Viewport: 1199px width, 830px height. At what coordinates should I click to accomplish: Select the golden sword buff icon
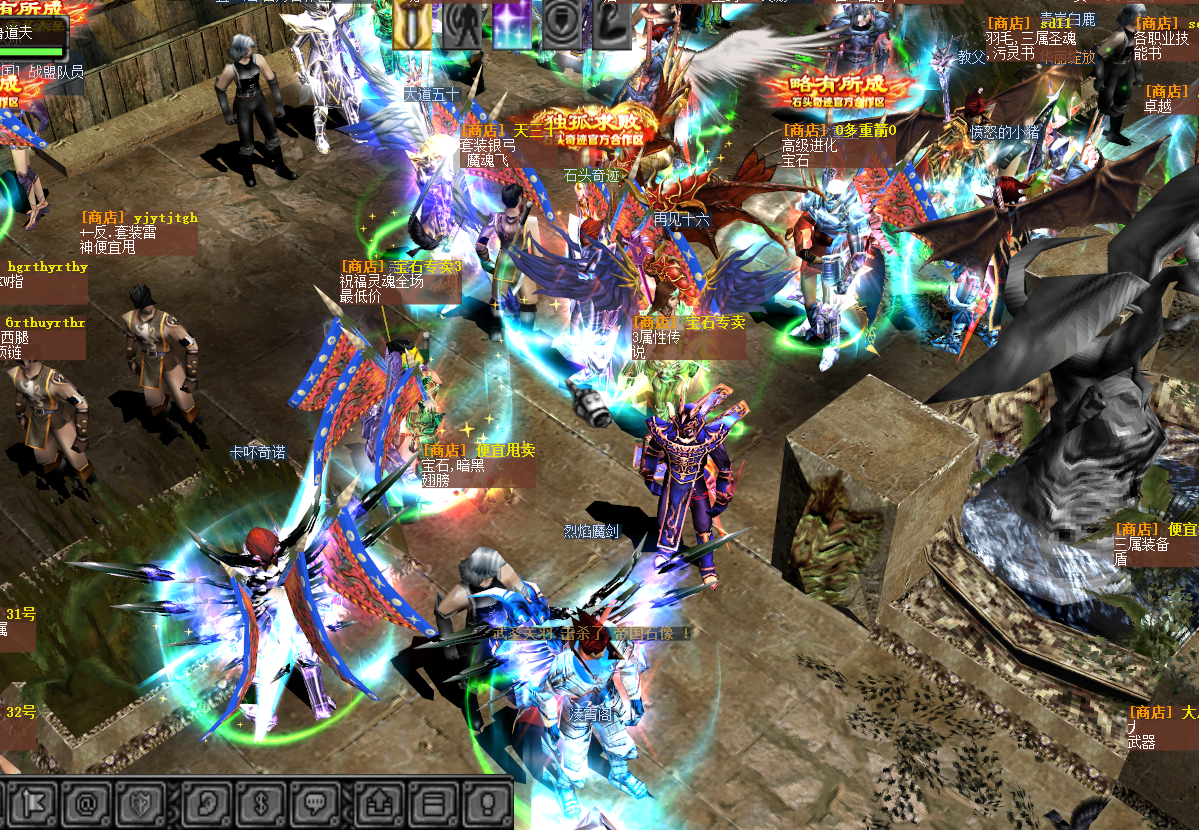[x=411, y=23]
